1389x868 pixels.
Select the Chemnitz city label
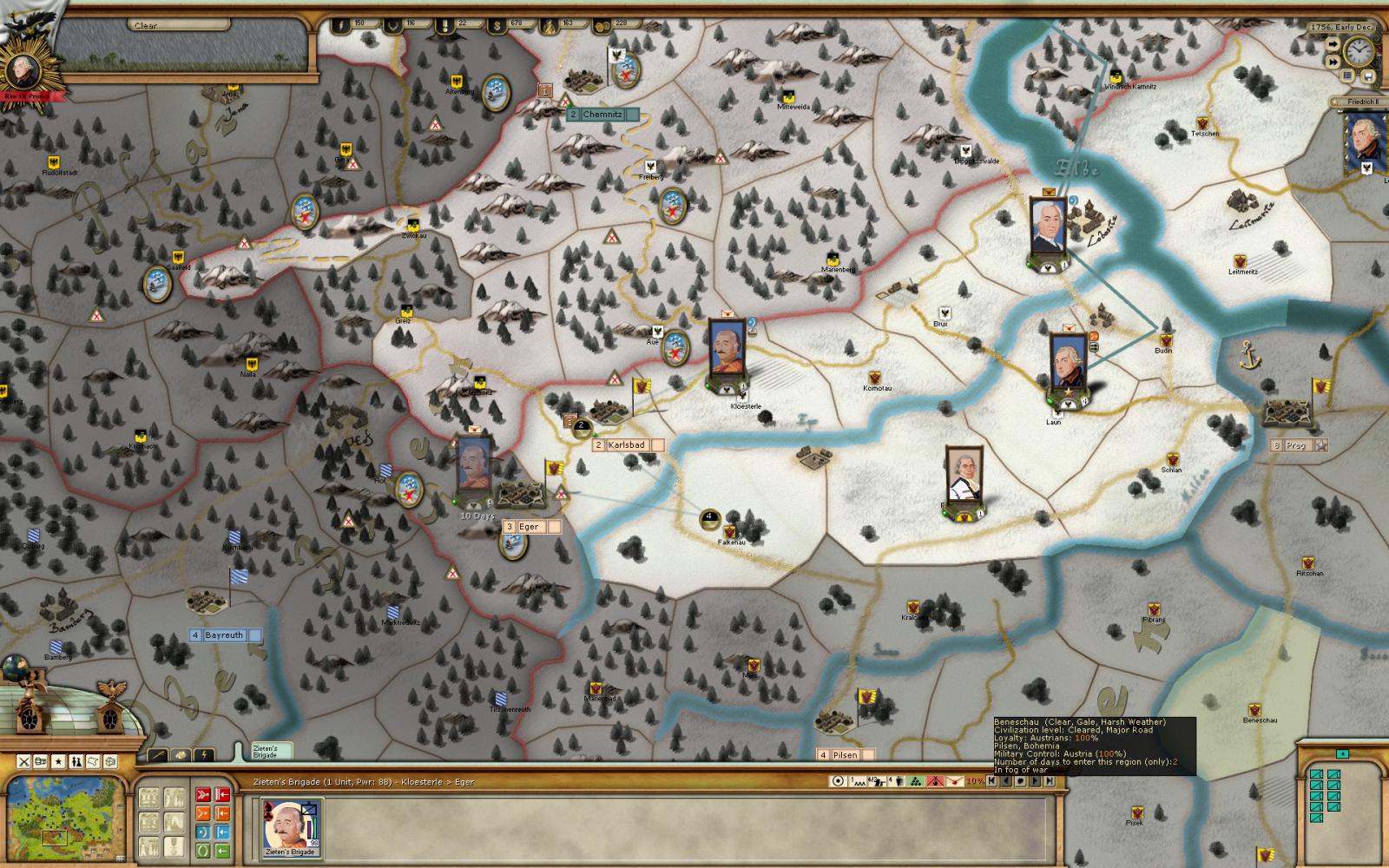click(x=602, y=115)
